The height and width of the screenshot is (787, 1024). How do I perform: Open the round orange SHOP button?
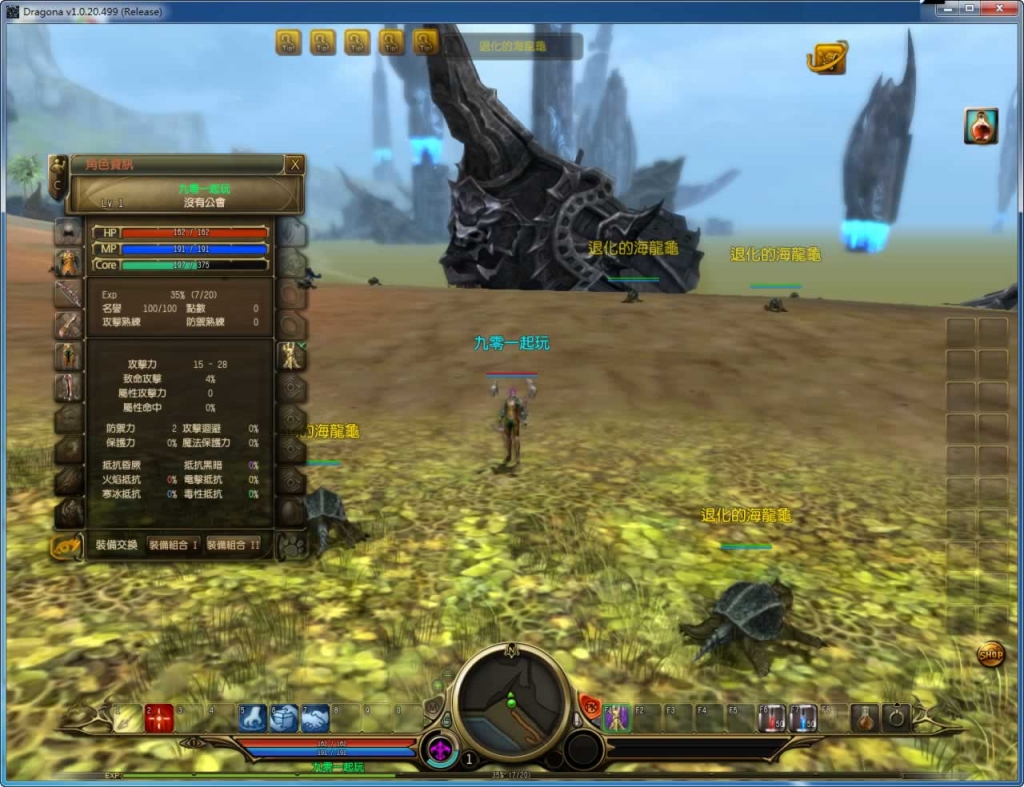pos(991,655)
